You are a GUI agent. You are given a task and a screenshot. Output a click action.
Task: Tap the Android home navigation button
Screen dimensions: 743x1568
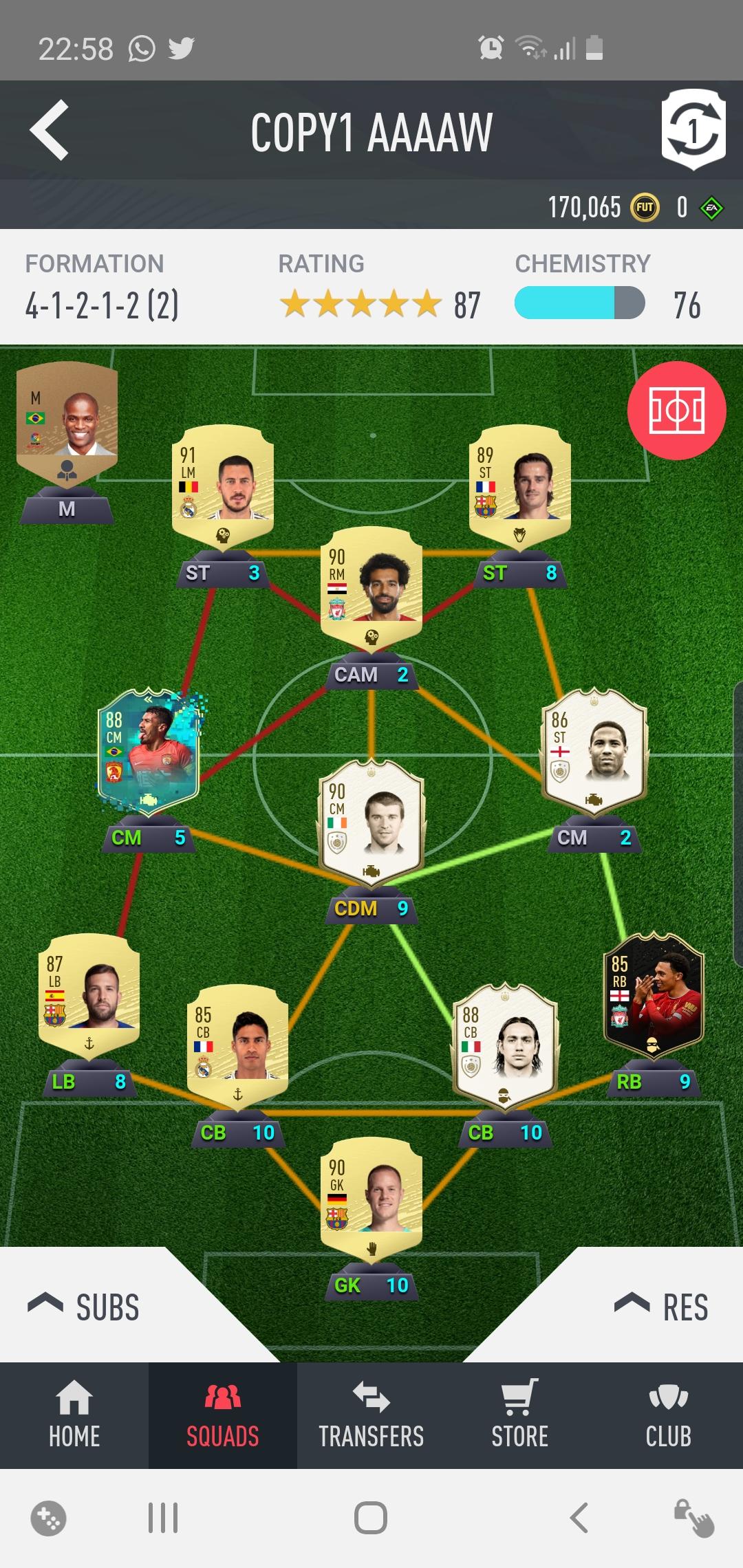point(371,1517)
